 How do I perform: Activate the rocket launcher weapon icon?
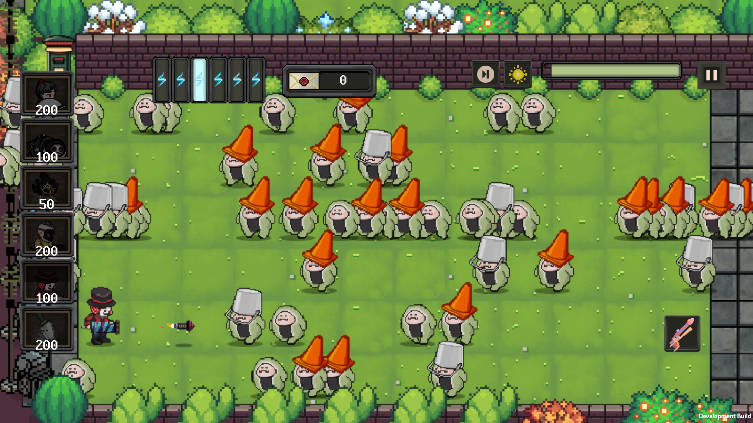(682, 333)
